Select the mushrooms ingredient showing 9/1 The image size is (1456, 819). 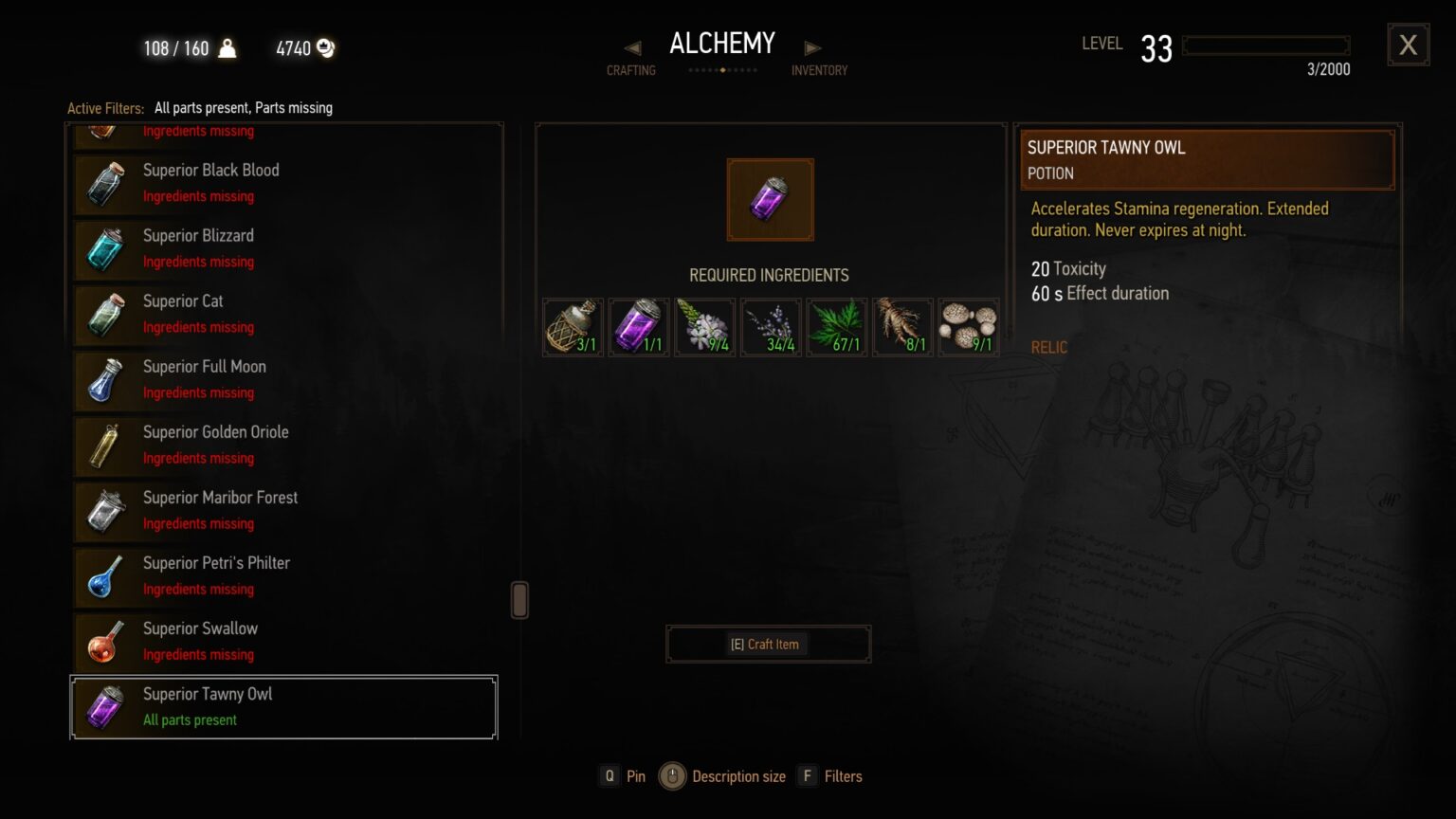[968, 327]
